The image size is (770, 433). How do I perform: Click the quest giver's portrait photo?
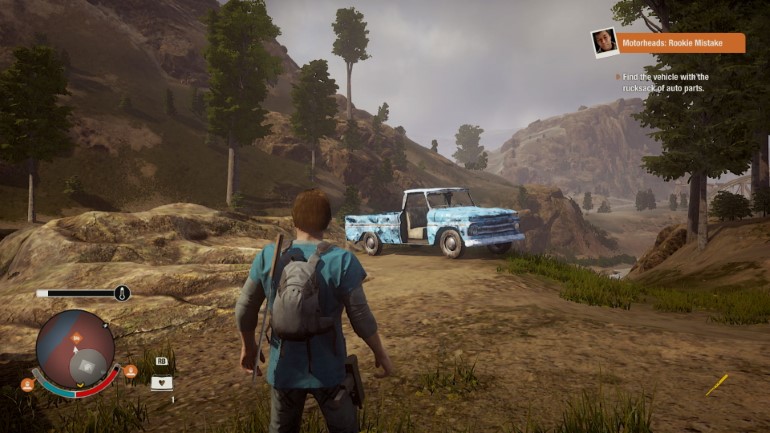point(603,42)
